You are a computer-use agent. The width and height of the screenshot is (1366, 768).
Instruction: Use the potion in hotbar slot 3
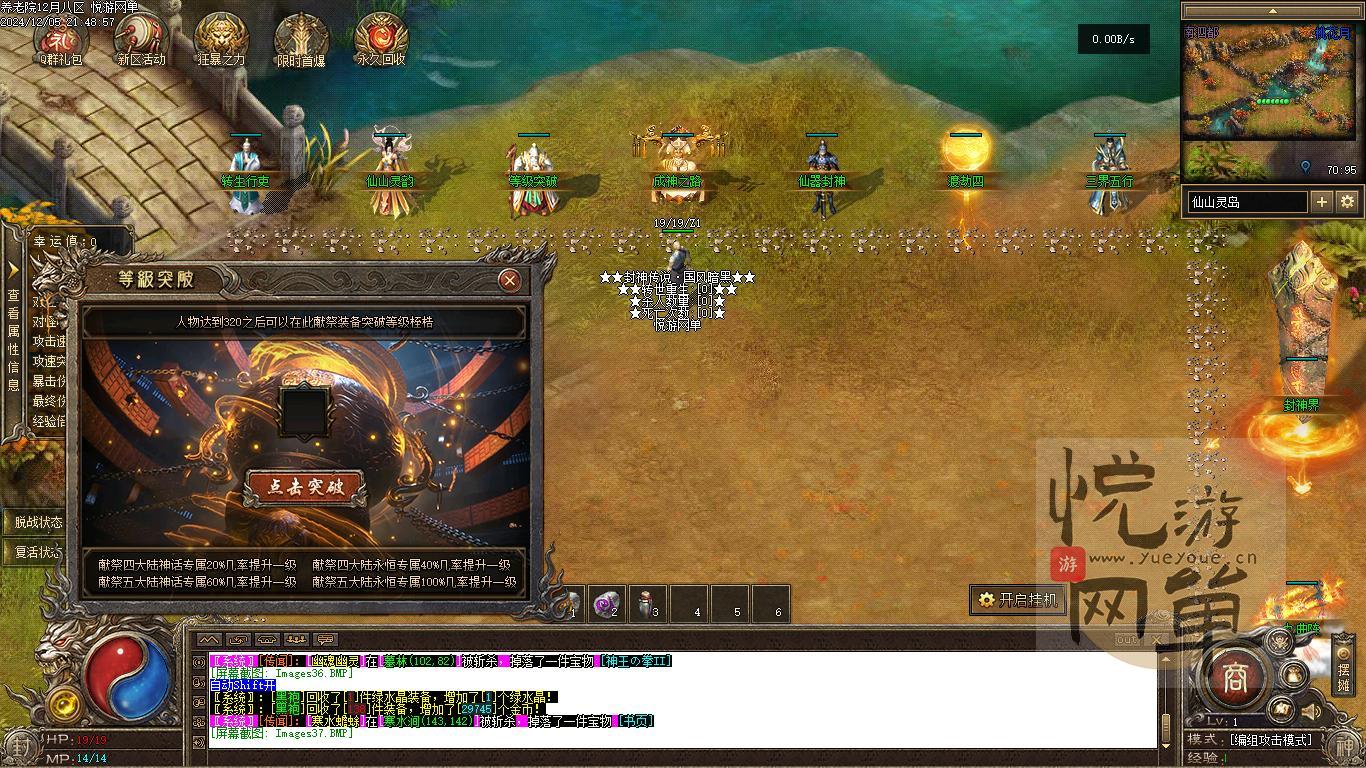click(x=649, y=603)
